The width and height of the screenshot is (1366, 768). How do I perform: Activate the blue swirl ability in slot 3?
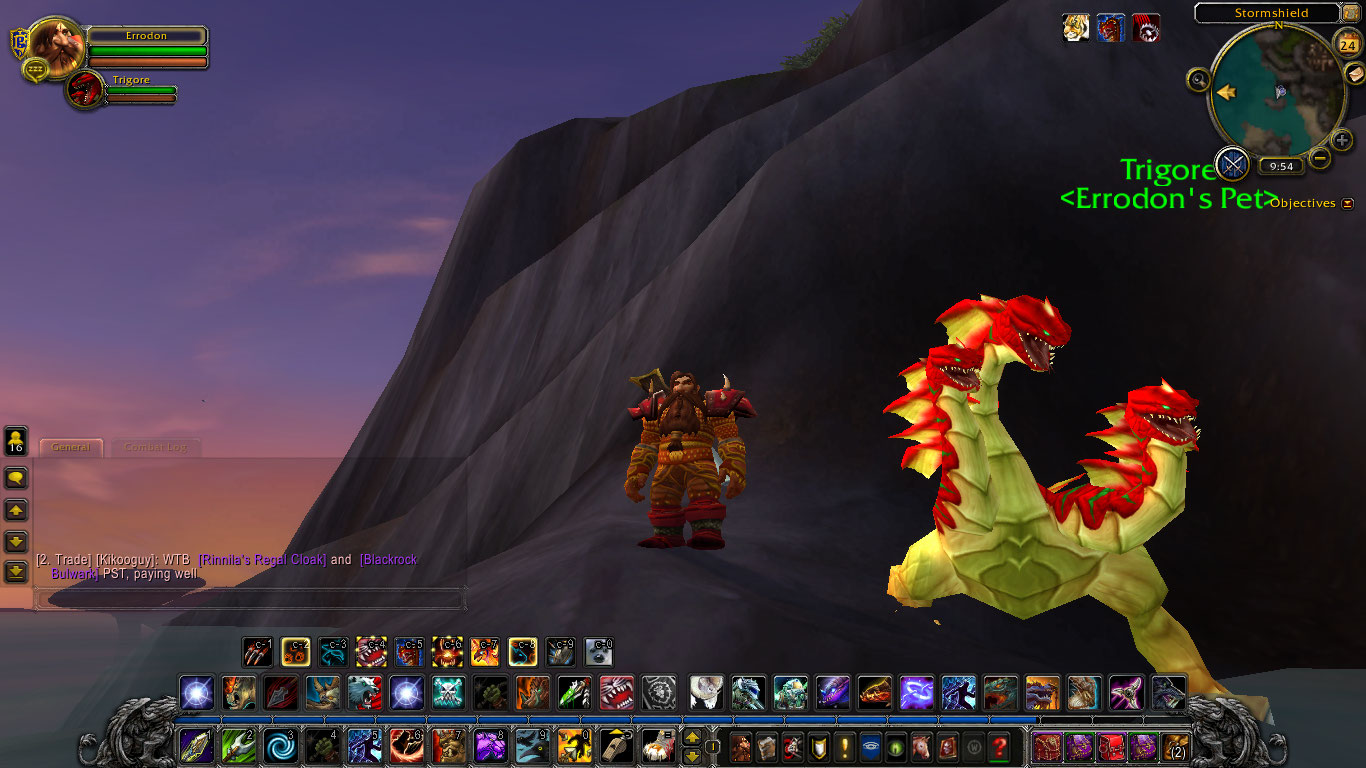point(279,746)
